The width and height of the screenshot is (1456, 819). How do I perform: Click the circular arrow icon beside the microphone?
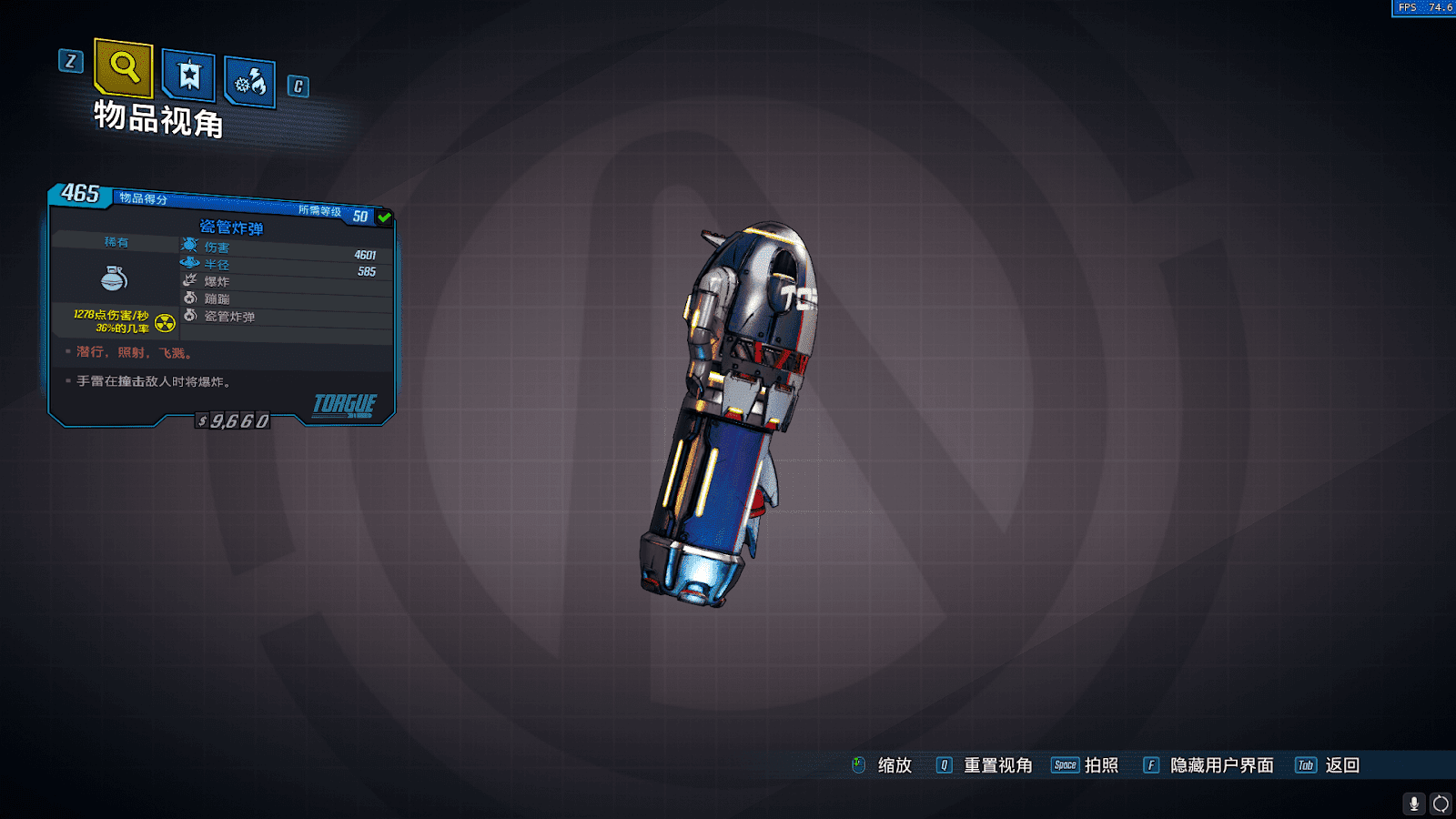(1441, 804)
